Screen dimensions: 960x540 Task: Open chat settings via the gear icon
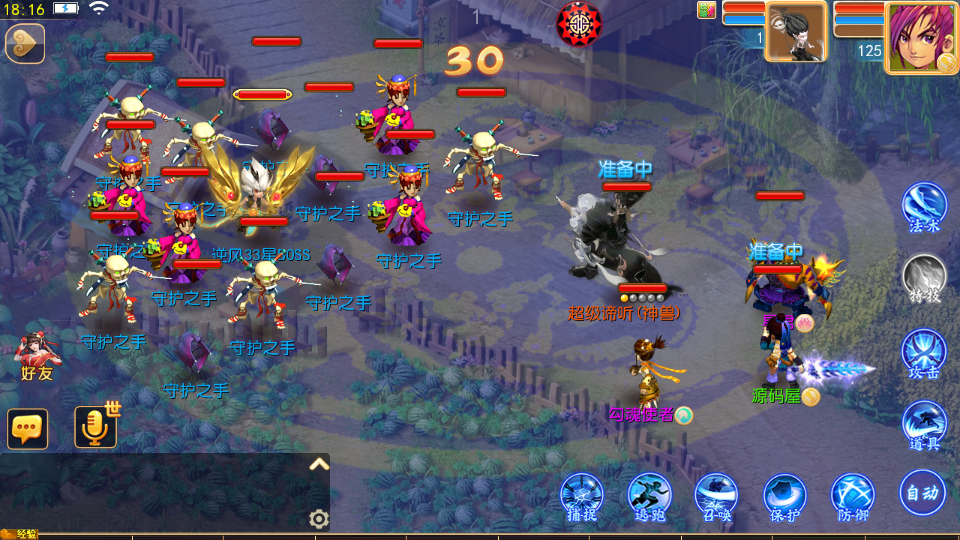pyautogui.click(x=319, y=518)
